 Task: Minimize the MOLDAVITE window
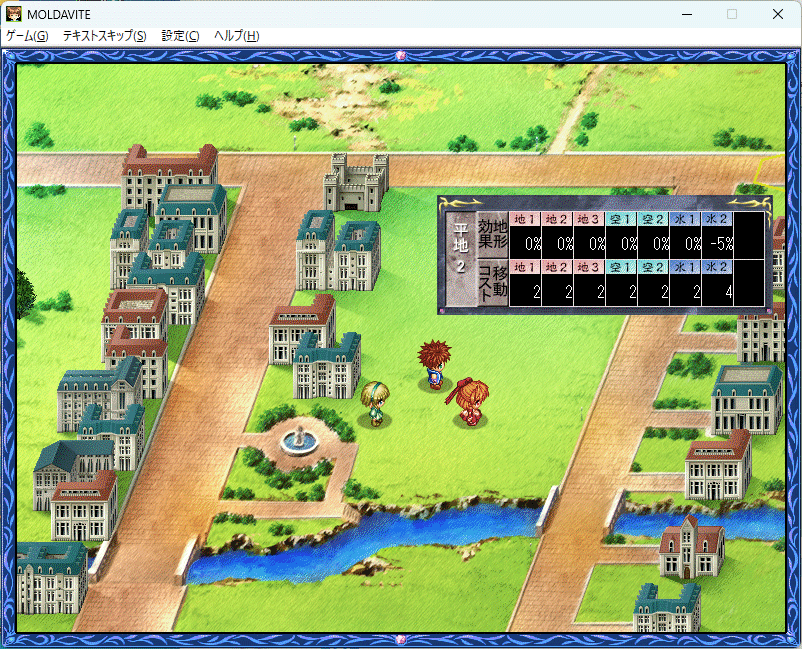click(686, 14)
